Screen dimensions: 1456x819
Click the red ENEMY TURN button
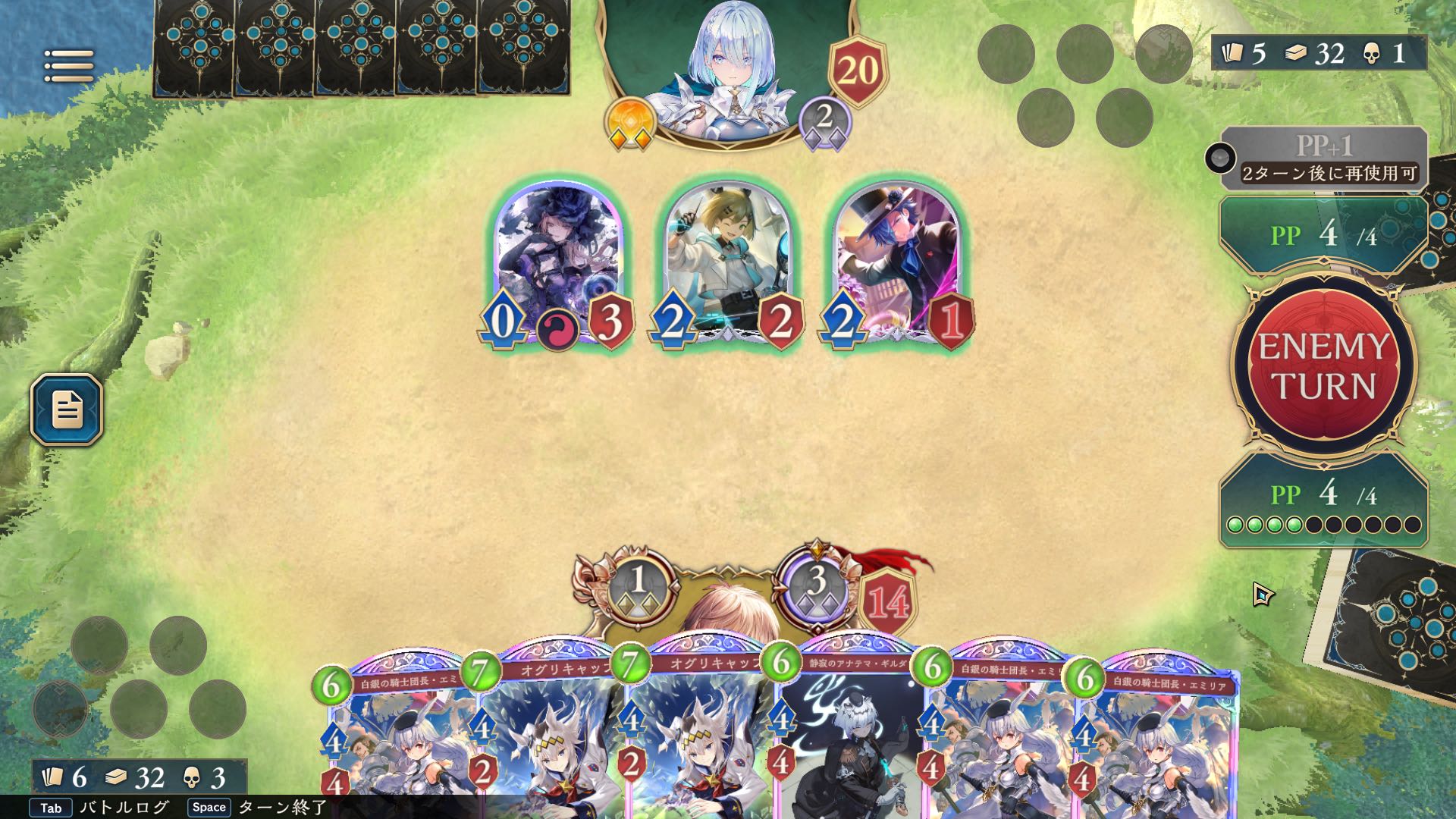(x=1324, y=366)
